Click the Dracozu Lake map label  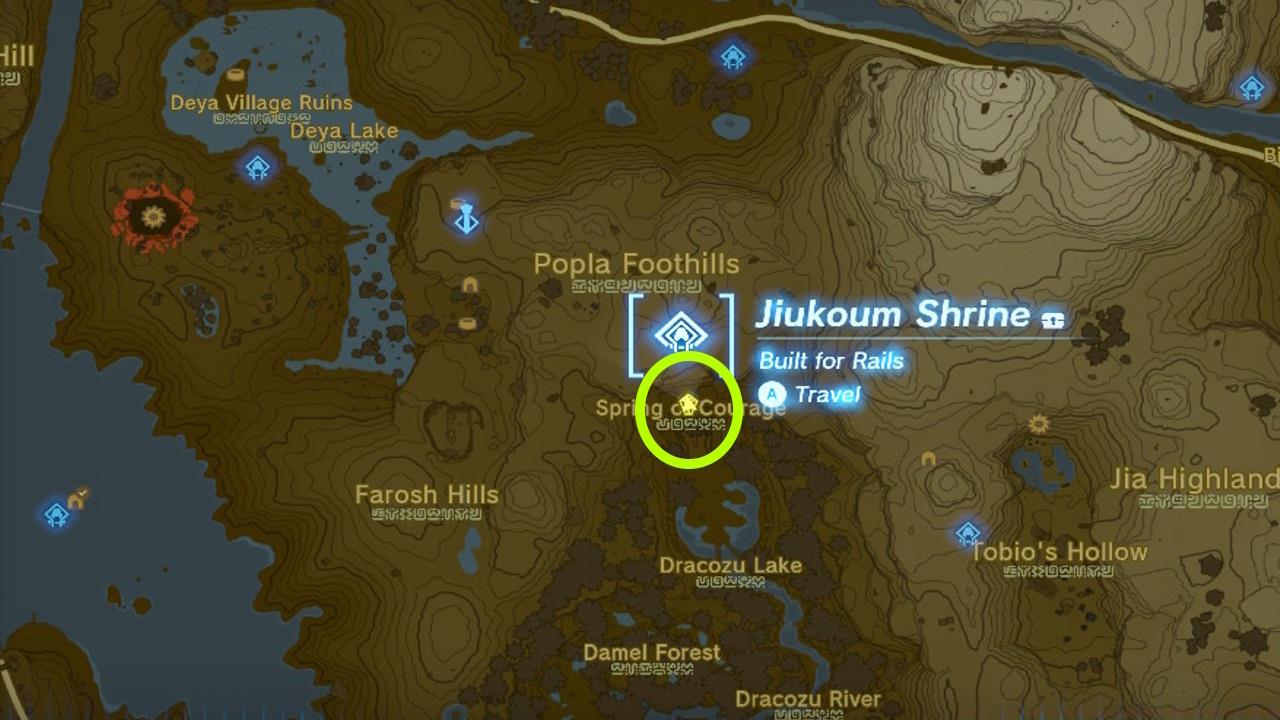pos(732,565)
